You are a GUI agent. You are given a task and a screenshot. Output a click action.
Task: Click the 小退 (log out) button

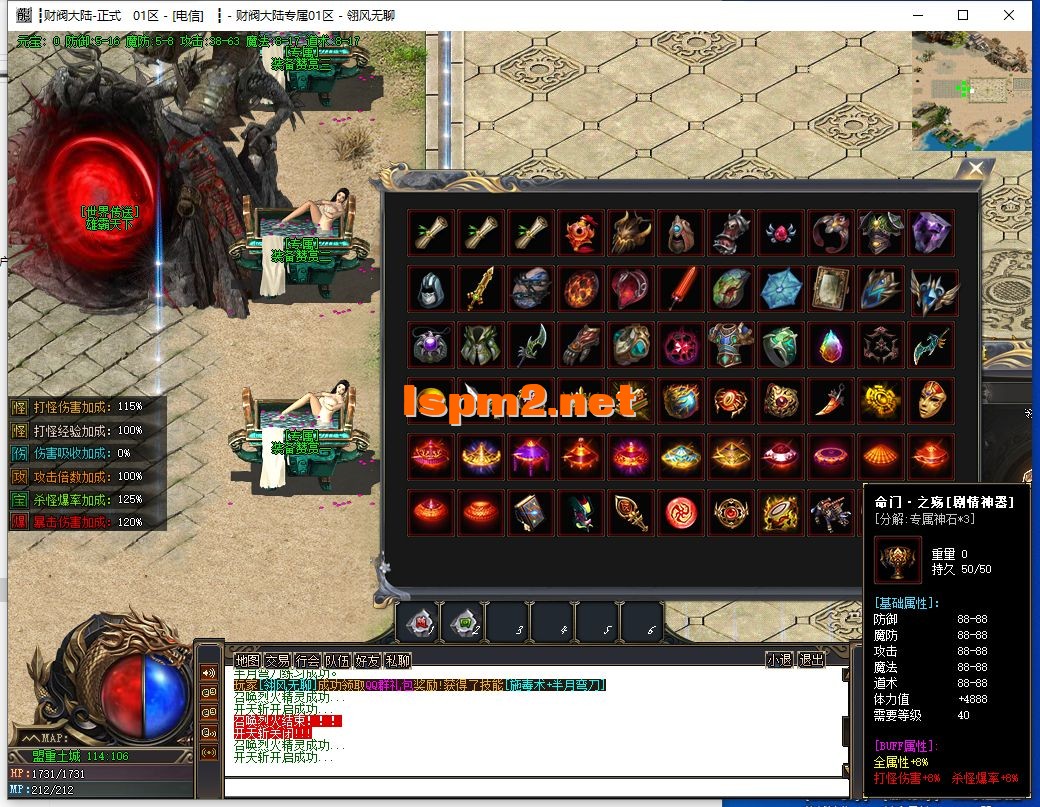(780, 660)
